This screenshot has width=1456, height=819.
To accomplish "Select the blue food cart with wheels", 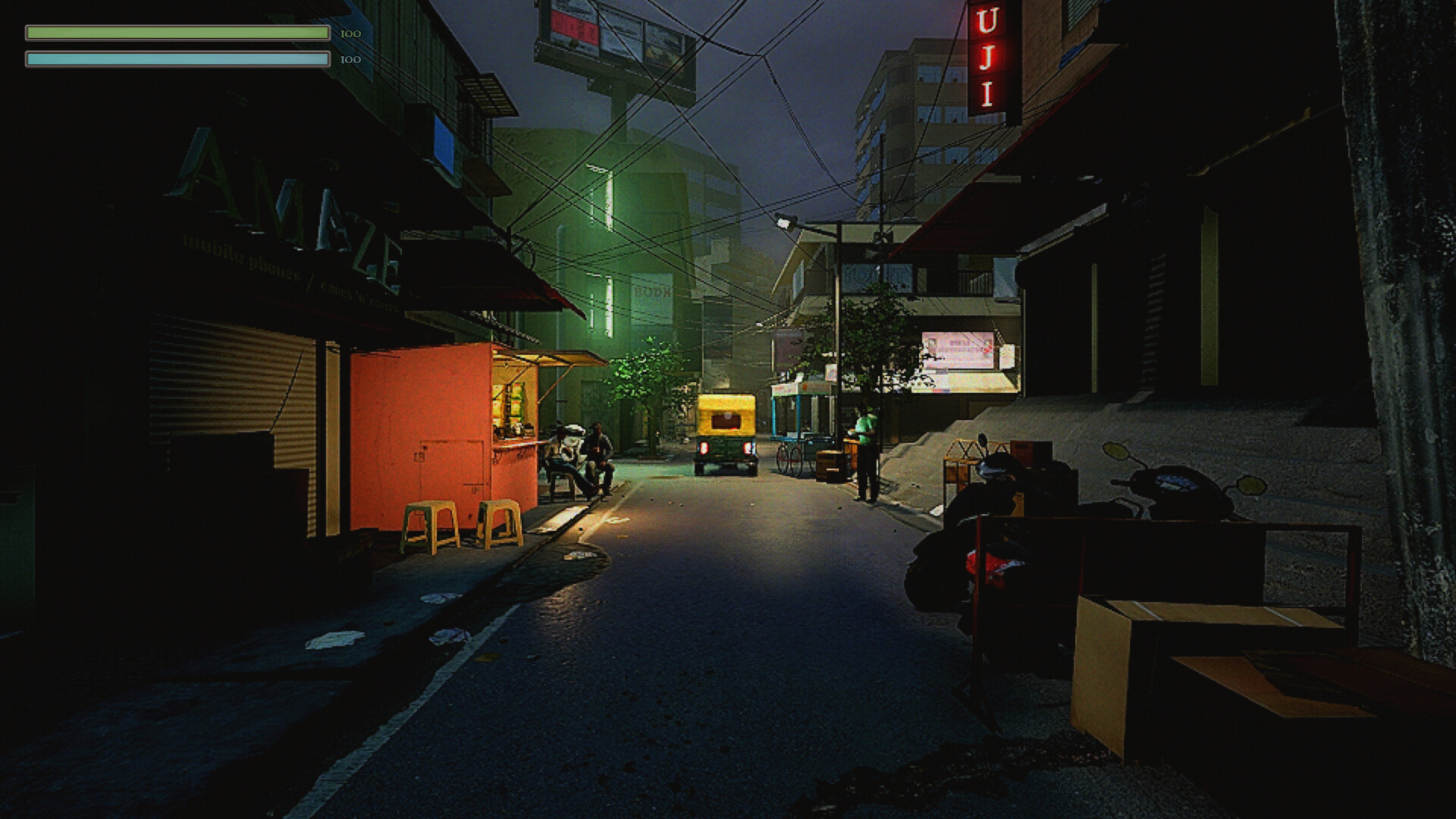I will (800, 425).
